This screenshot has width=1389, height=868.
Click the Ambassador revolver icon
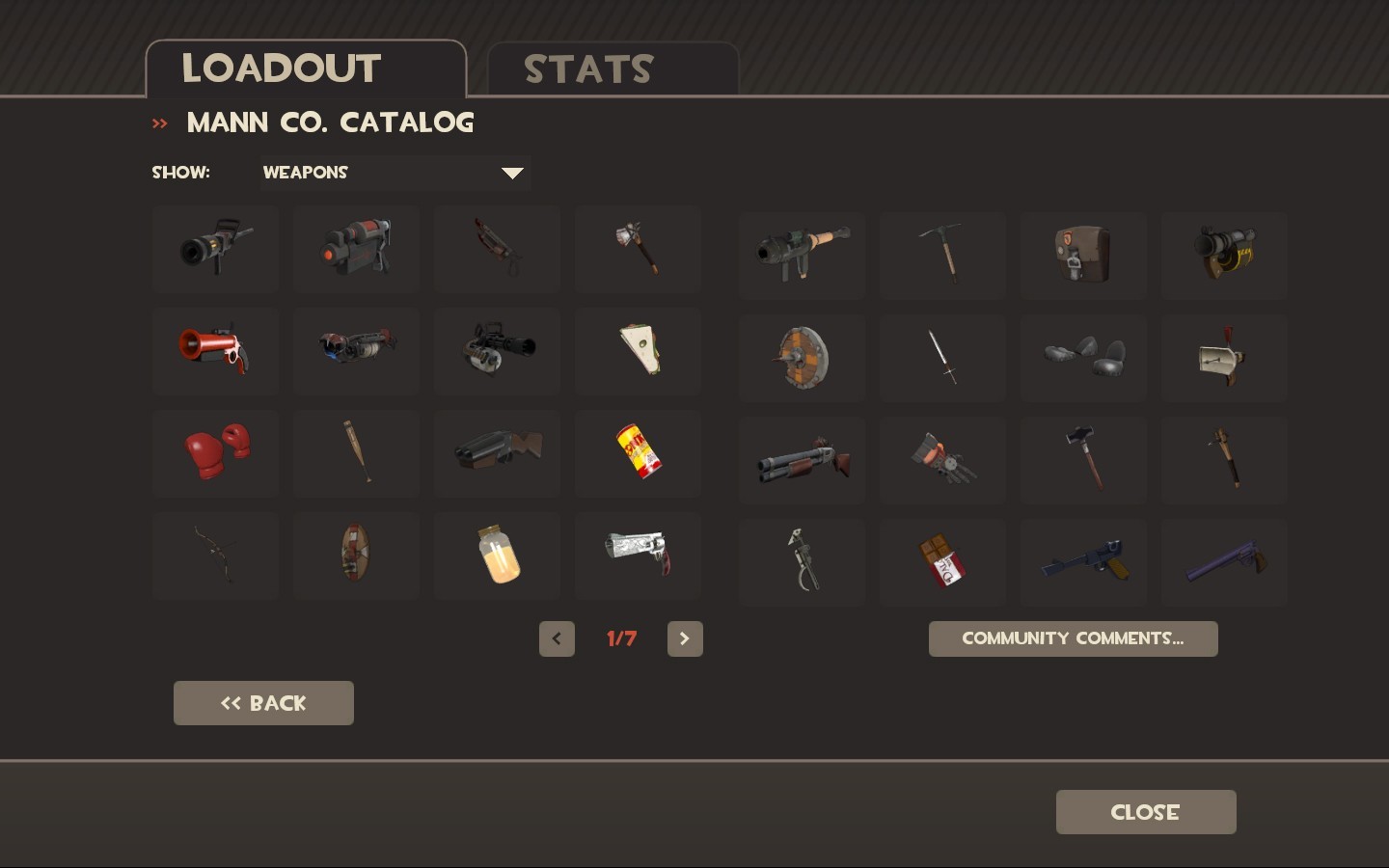tap(638, 556)
